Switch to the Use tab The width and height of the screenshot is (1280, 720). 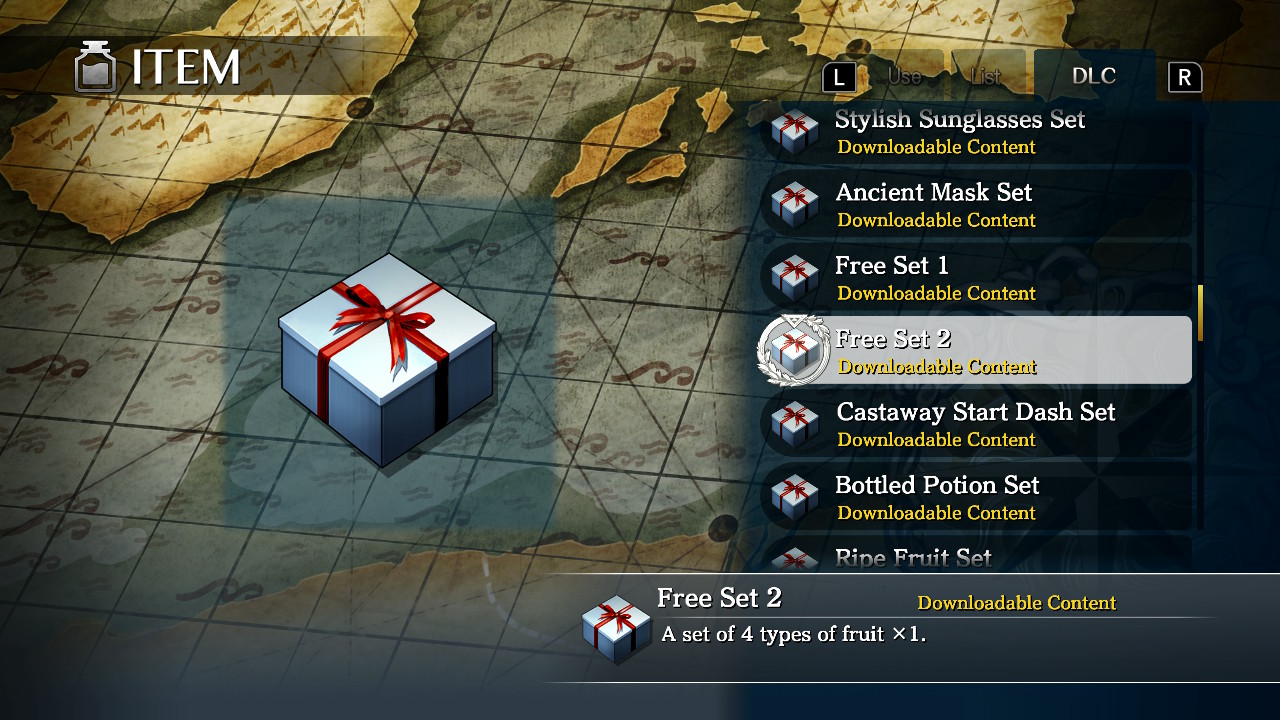[x=905, y=75]
